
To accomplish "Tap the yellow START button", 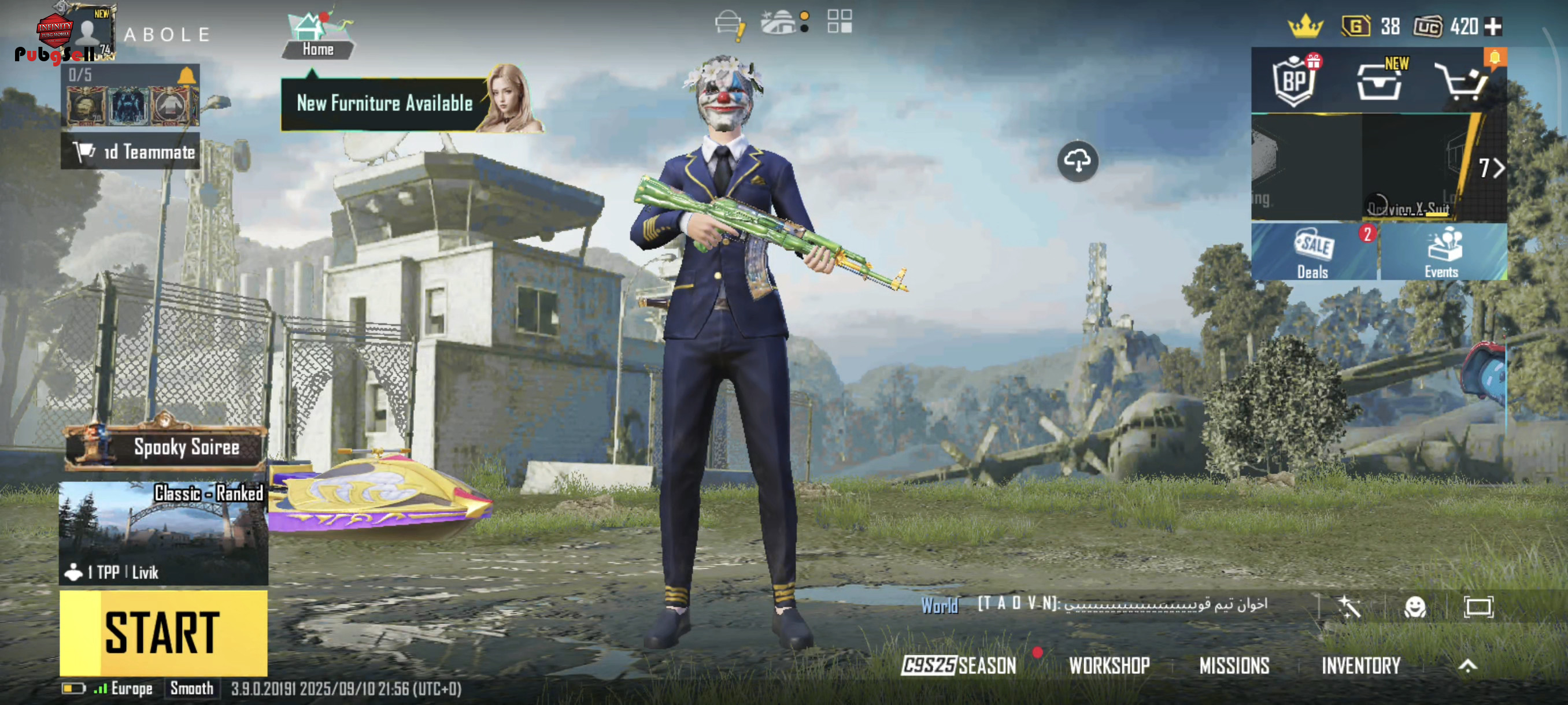I will click(x=163, y=633).
